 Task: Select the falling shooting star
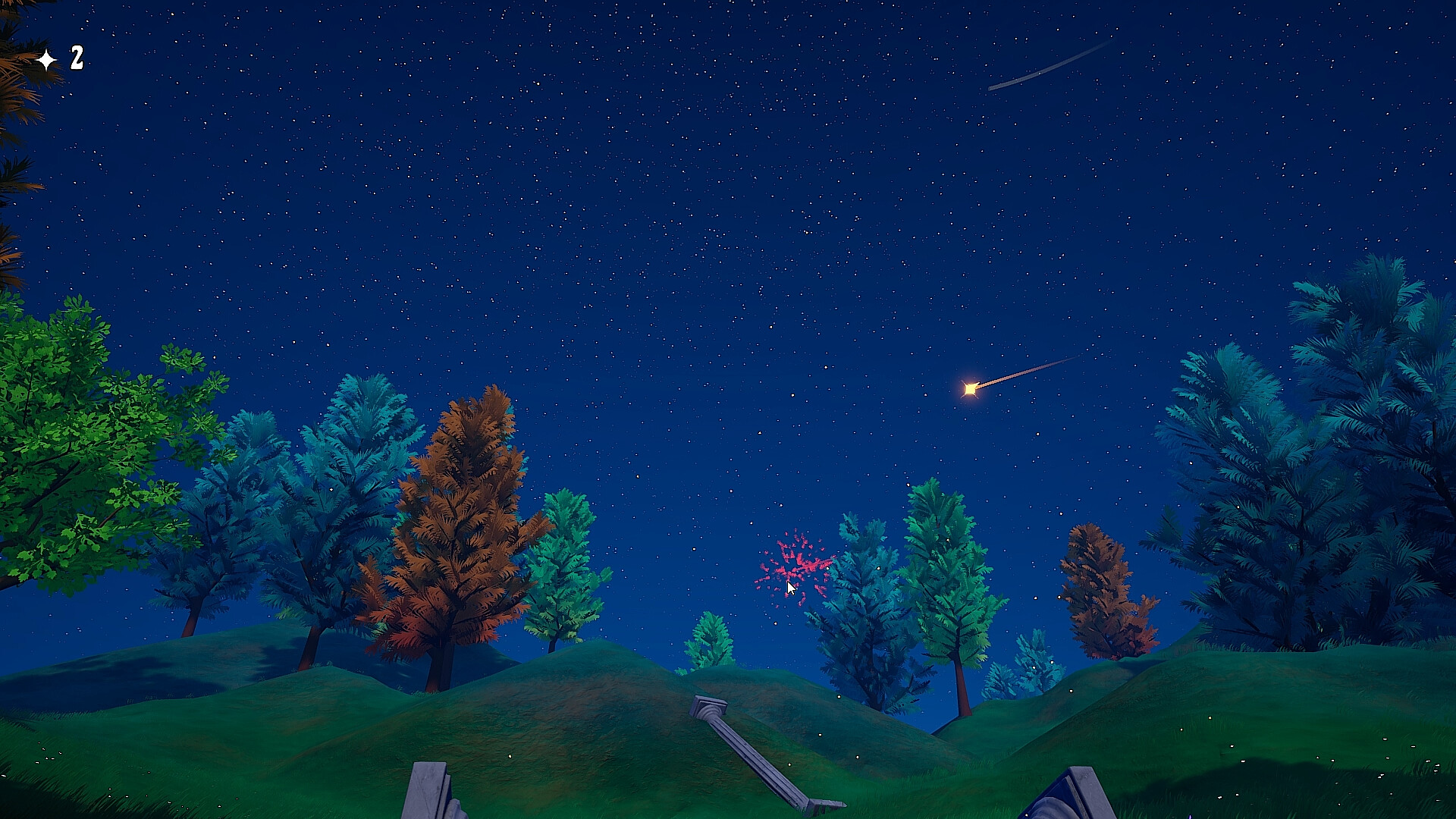971,388
